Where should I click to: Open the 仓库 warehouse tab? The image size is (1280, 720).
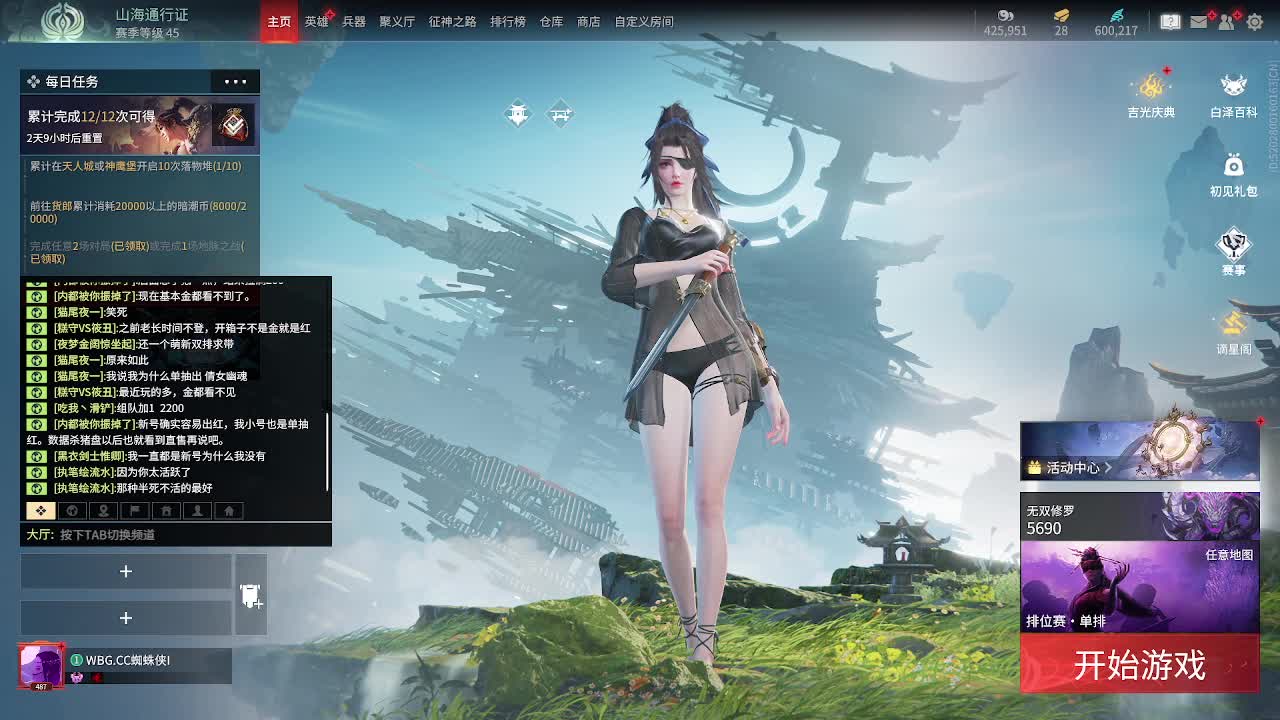[x=551, y=21]
